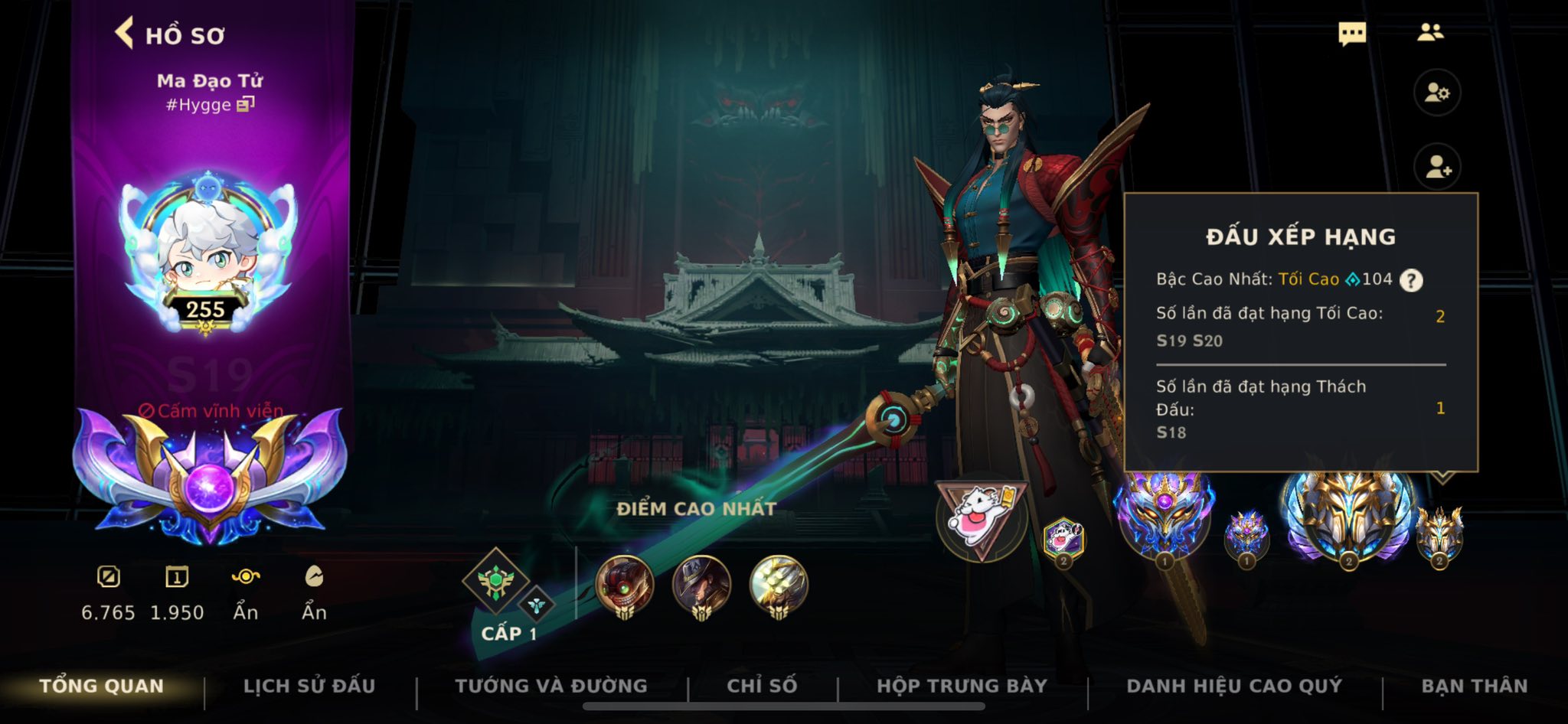Switch to the Lịch Sử Đấu tab
The image size is (1568, 724).
tap(309, 686)
